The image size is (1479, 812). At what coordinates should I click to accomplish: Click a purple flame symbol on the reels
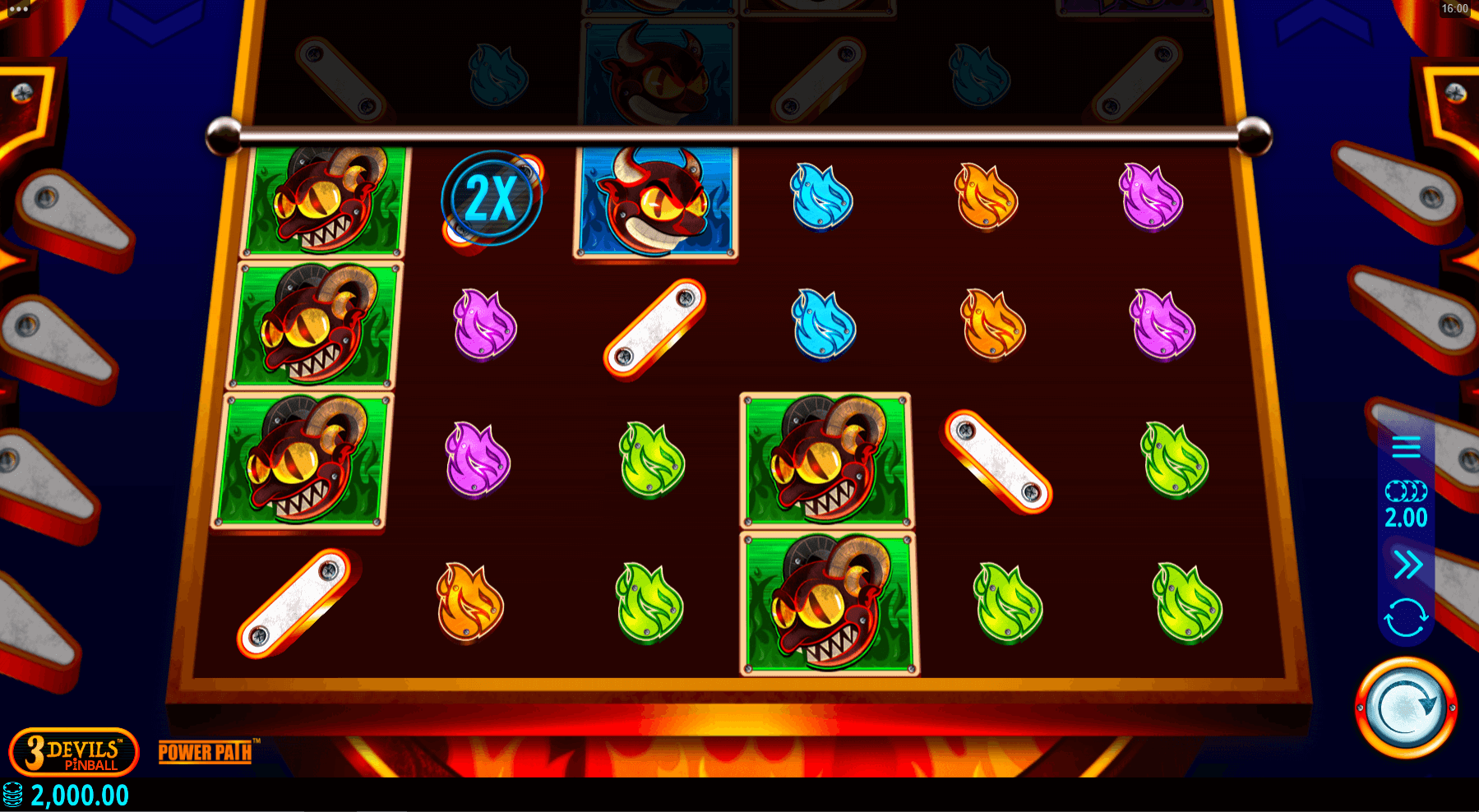485,325
